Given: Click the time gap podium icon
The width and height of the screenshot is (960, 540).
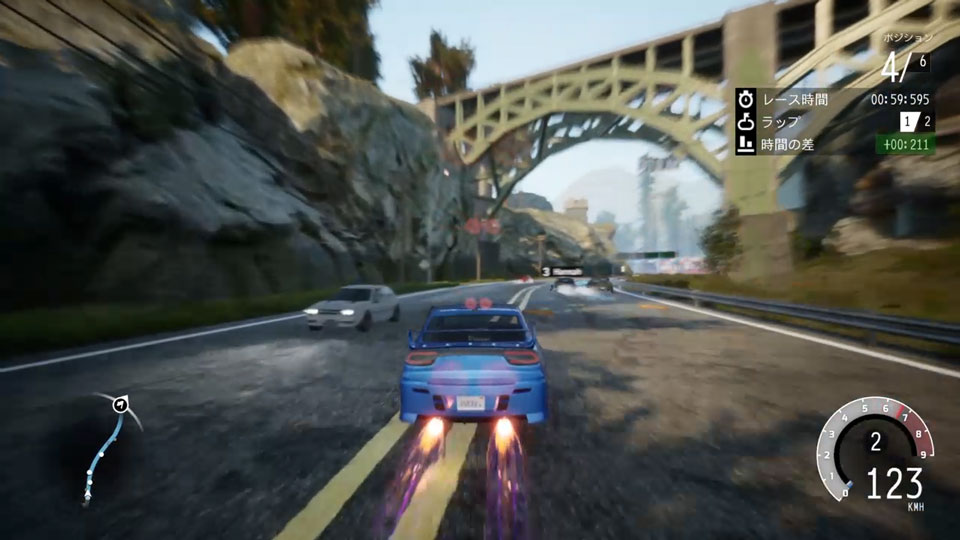Looking at the screenshot, I should coord(746,145).
